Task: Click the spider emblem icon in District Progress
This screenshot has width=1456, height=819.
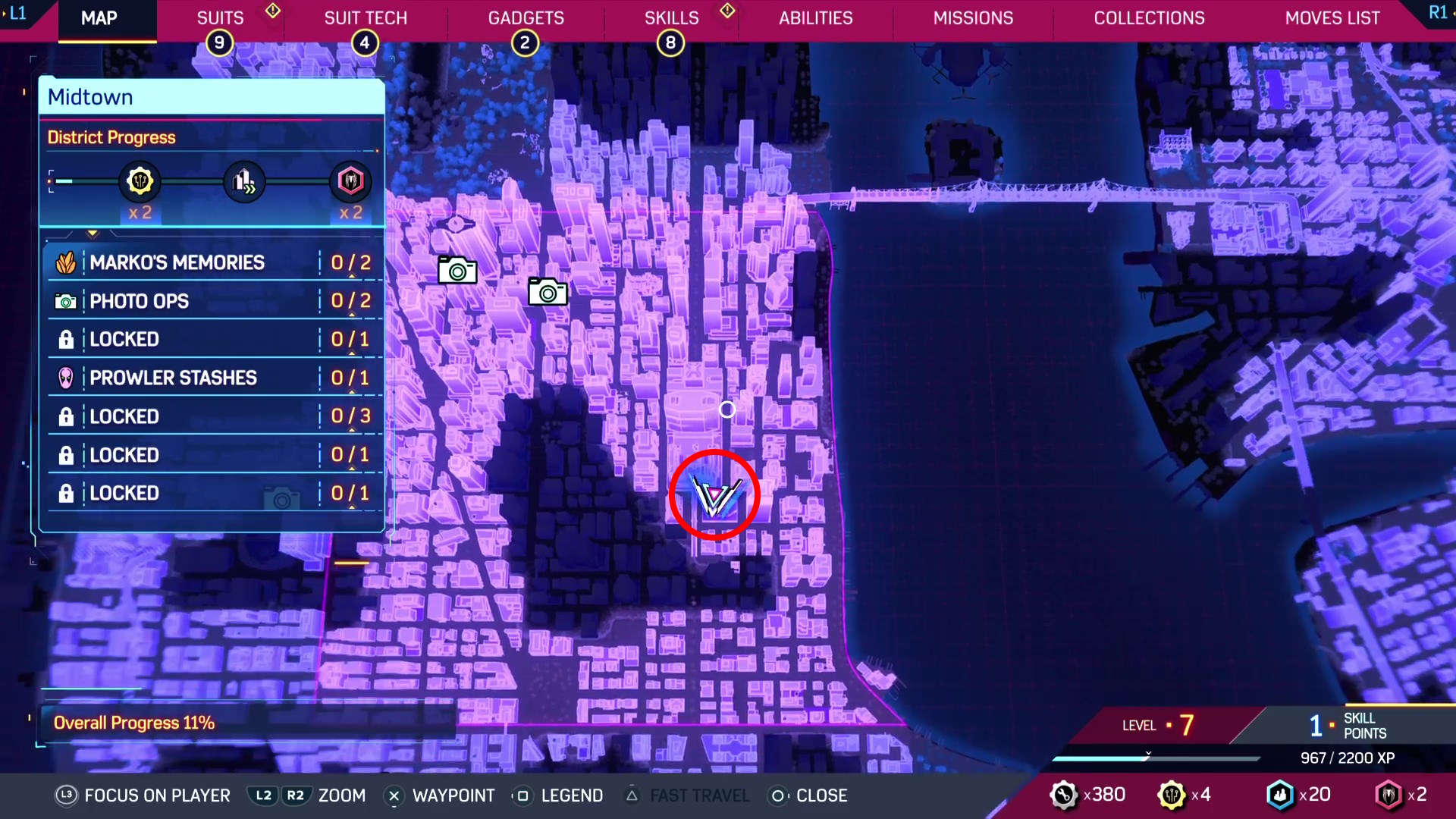Action: click(350, 181)
